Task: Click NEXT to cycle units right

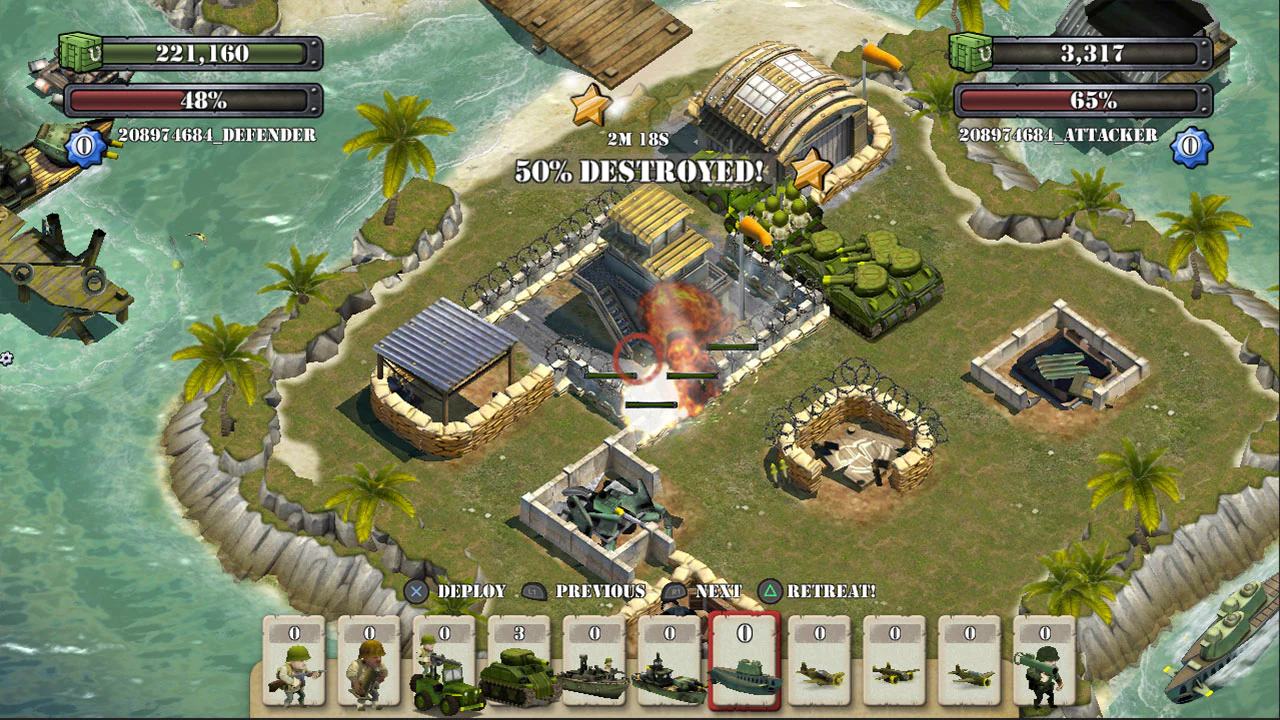Action: tap(718, 591)
